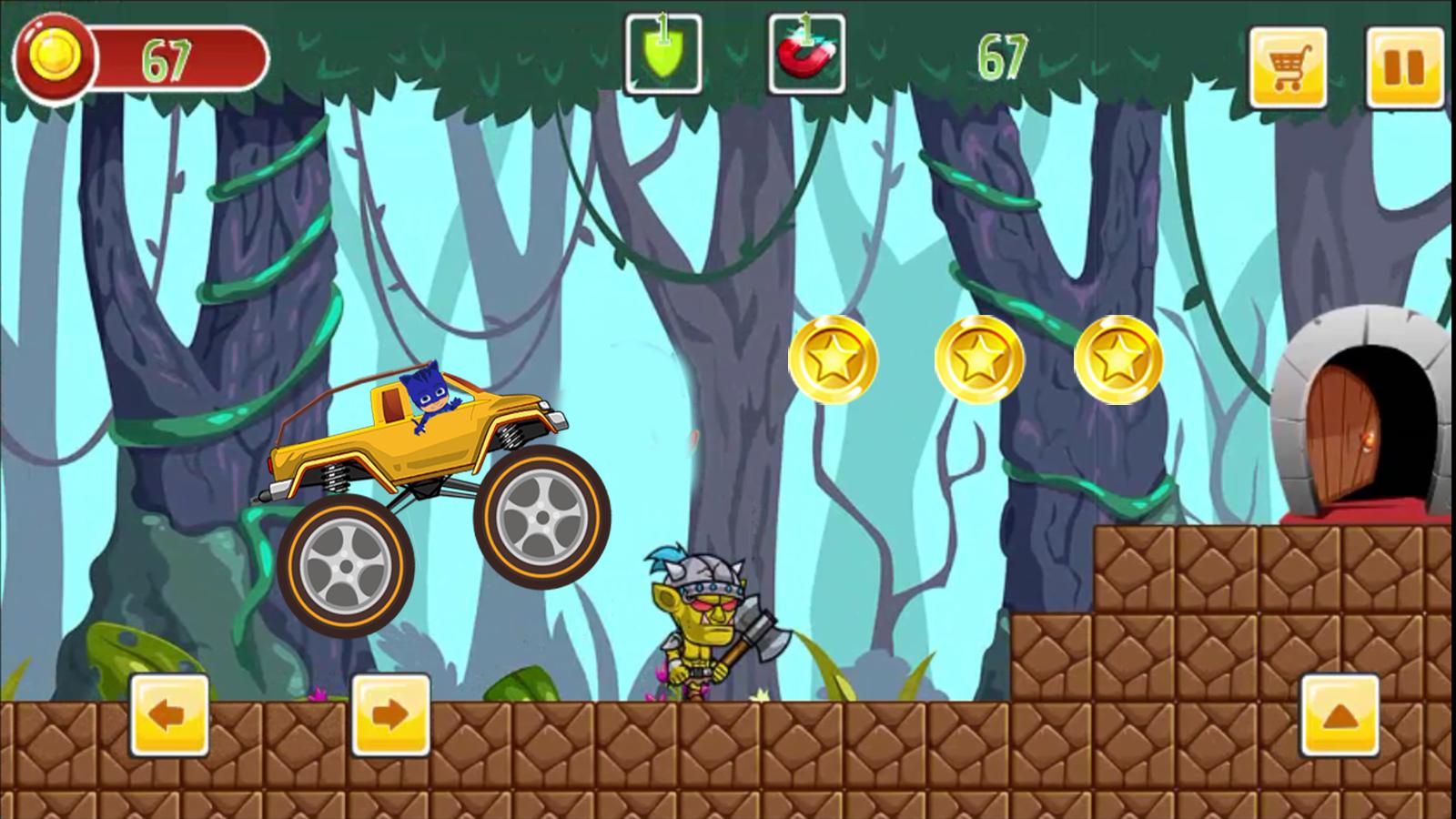Viewport: 1456px width, 819px height.
Task: Open the shop via the cart icon
Action: coord(1289,62)
